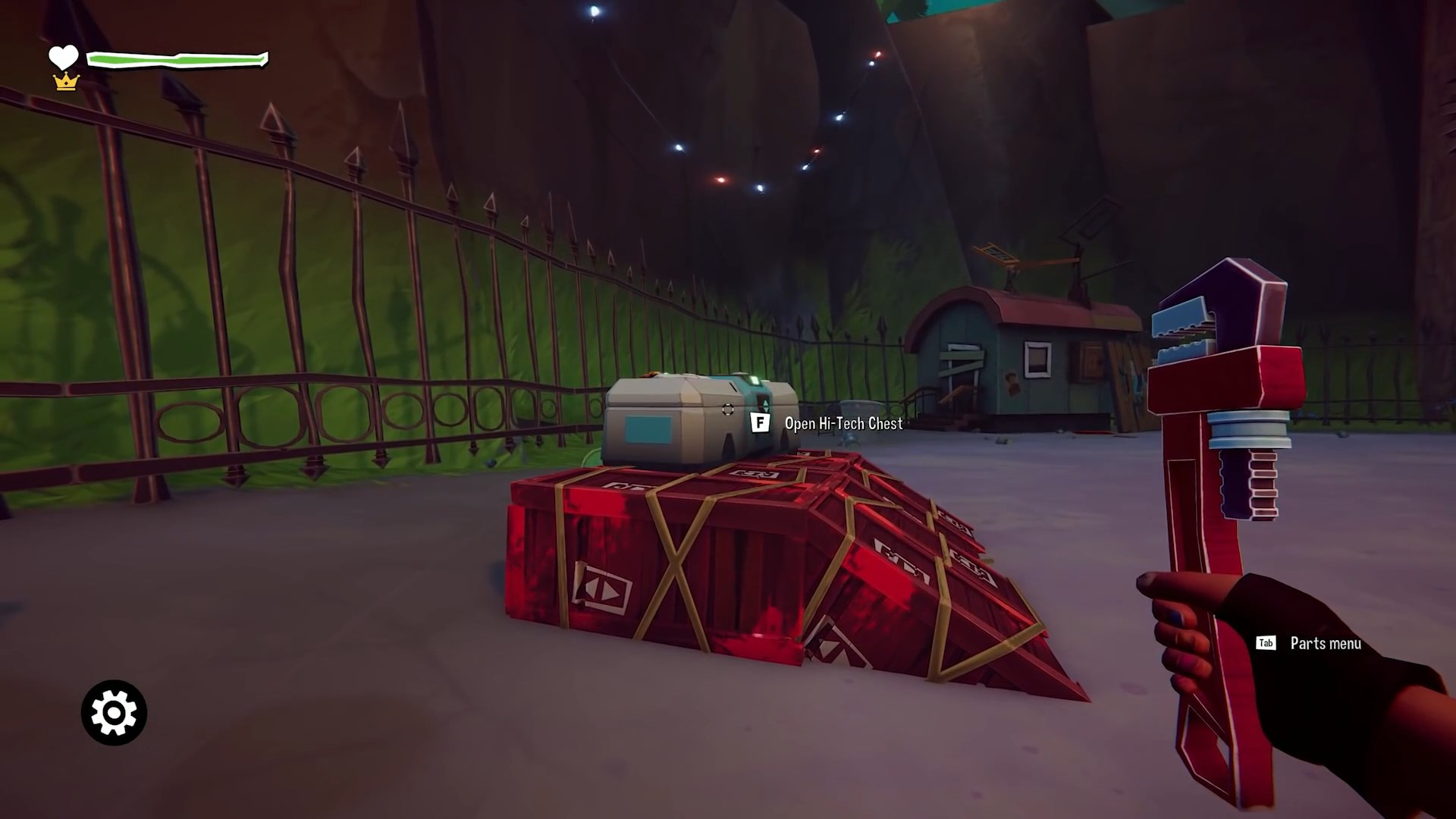
Task: Click the green arrow marker on the chest
Action: tap(765, 404)
